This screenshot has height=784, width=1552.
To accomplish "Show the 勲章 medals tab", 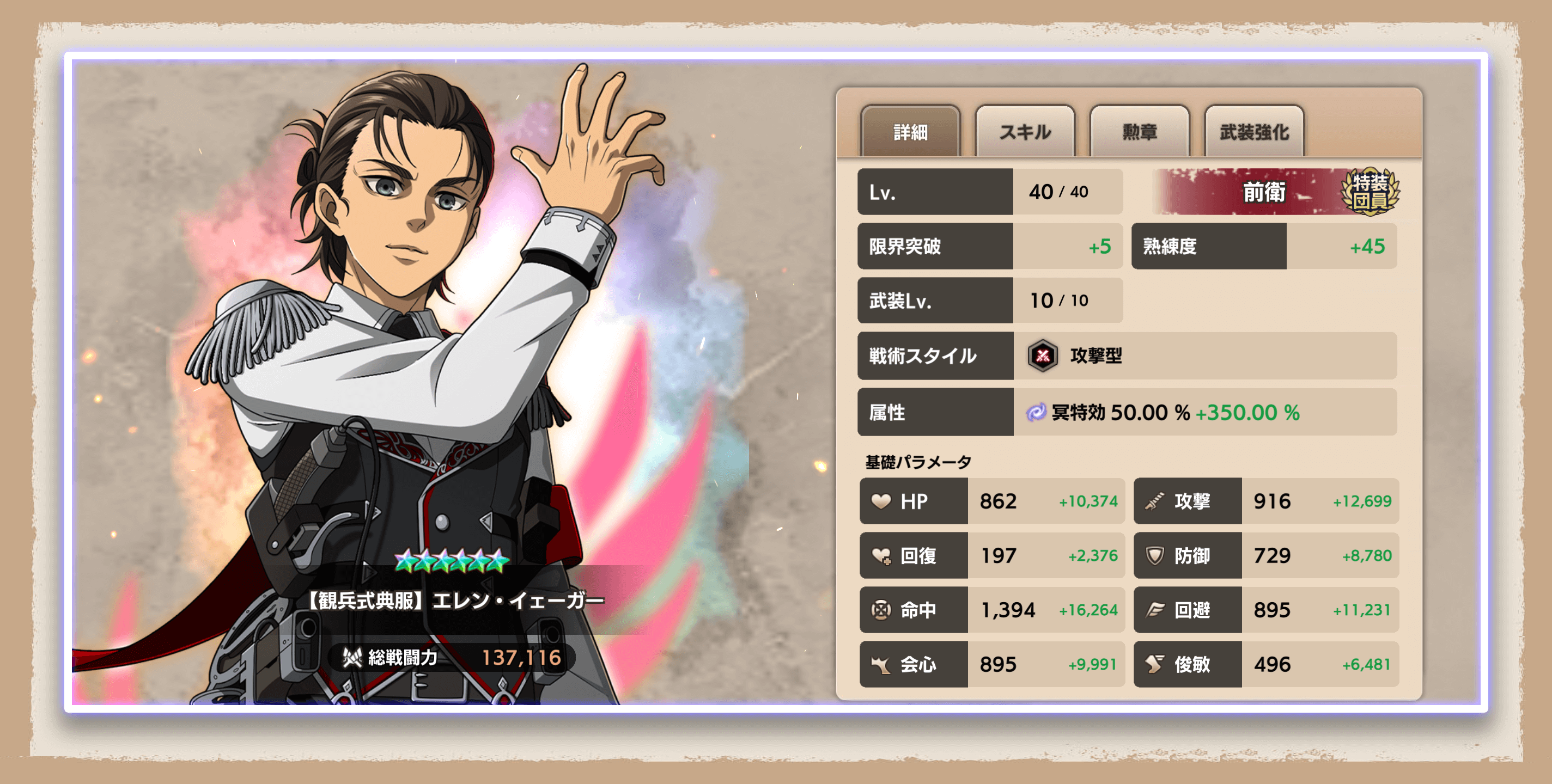I will pyautogui.click(x=1139, y=132).
